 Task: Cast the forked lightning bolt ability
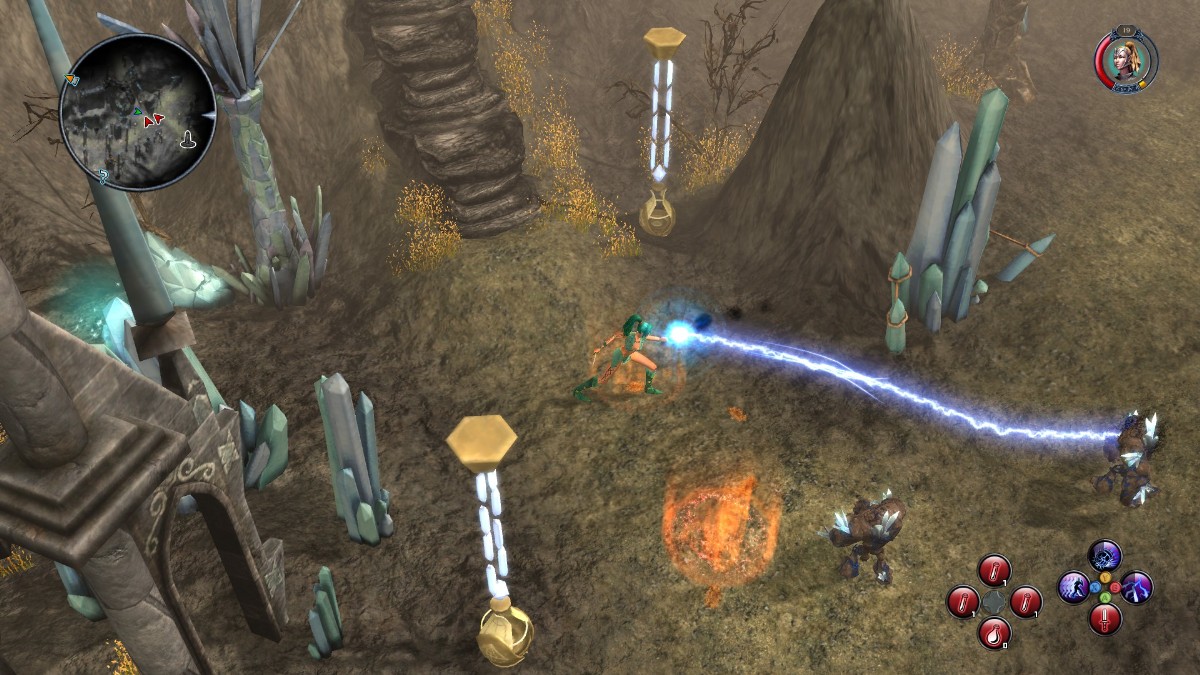tap(1137, 587)
